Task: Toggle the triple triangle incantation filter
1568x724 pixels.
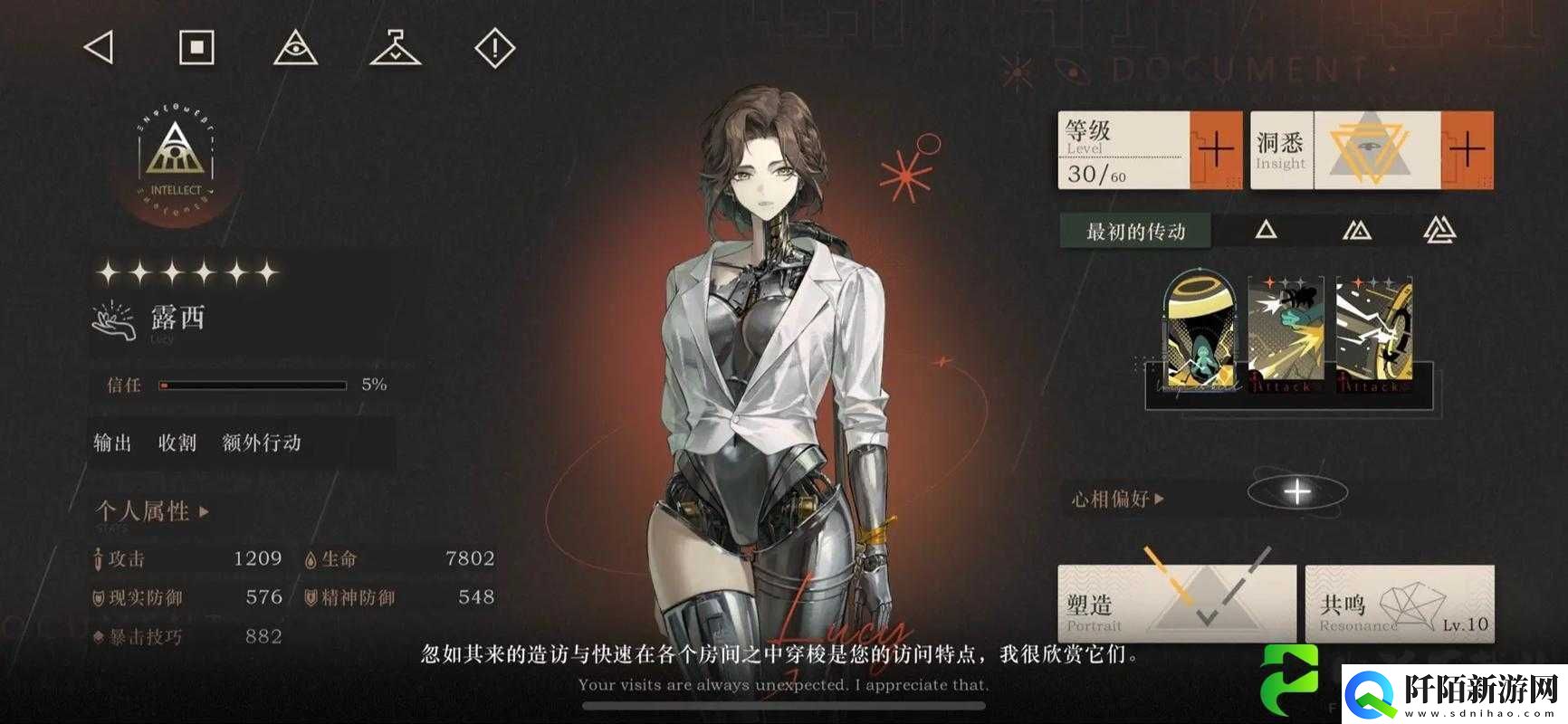Action: [1441, 231]
